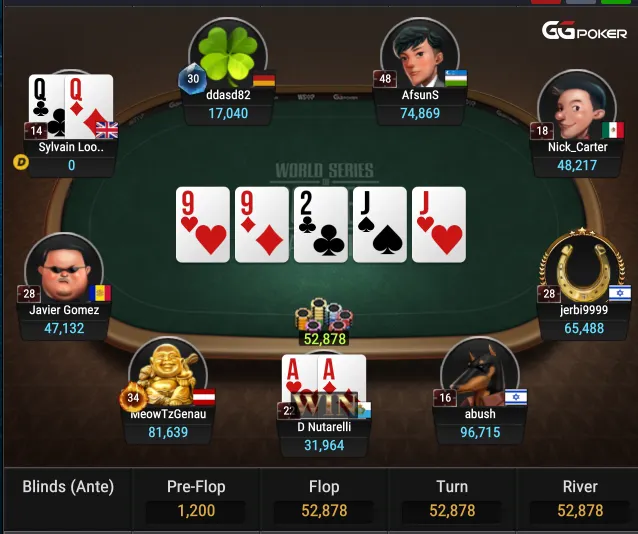View Javier Gomez's player avatar
Viewport: 638px width, 534px height.
point(64,270)
